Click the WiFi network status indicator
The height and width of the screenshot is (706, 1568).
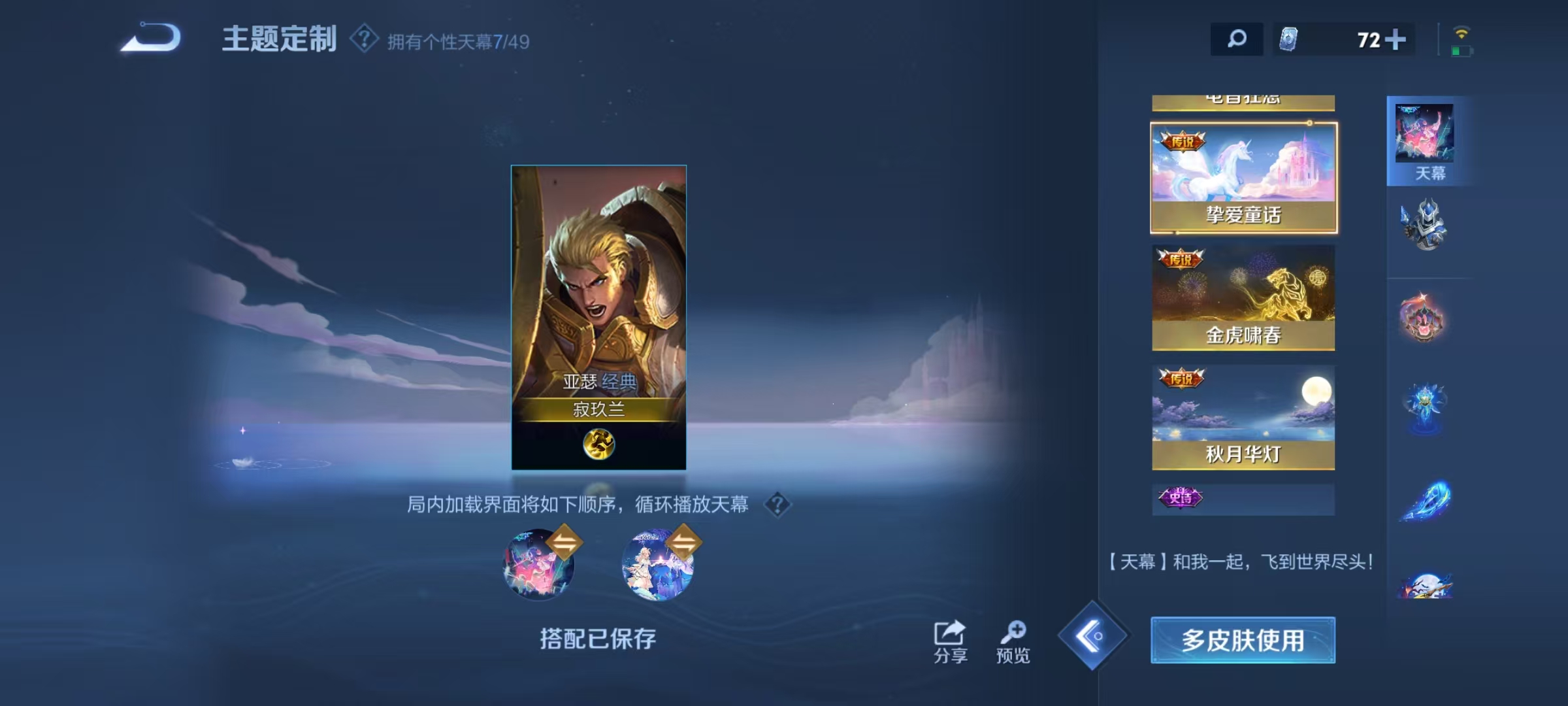1462,33
